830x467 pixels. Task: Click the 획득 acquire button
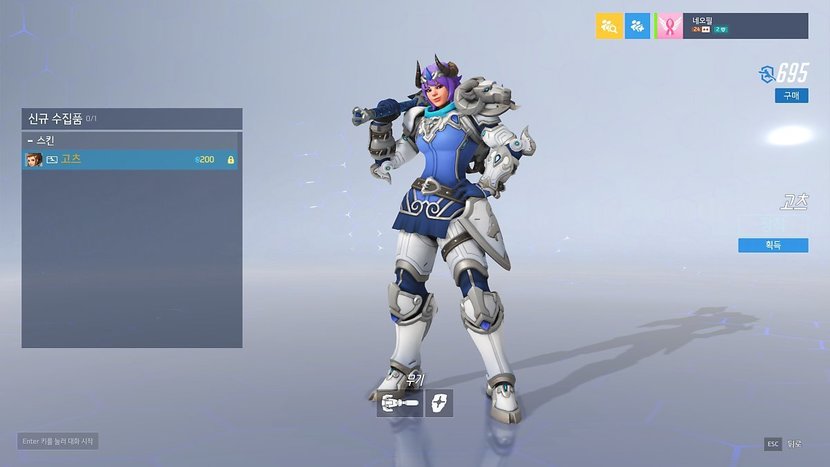772,245
